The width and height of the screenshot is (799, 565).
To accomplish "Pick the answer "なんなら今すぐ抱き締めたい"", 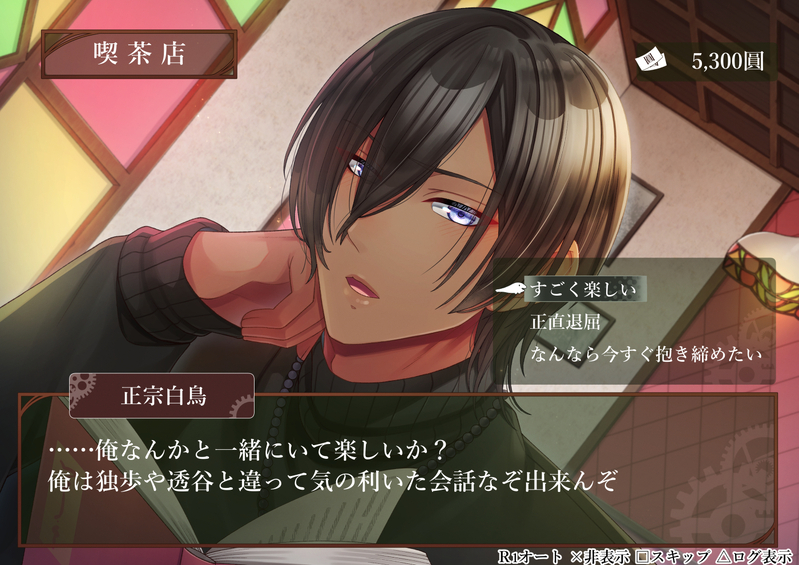I will pos(647,354).
